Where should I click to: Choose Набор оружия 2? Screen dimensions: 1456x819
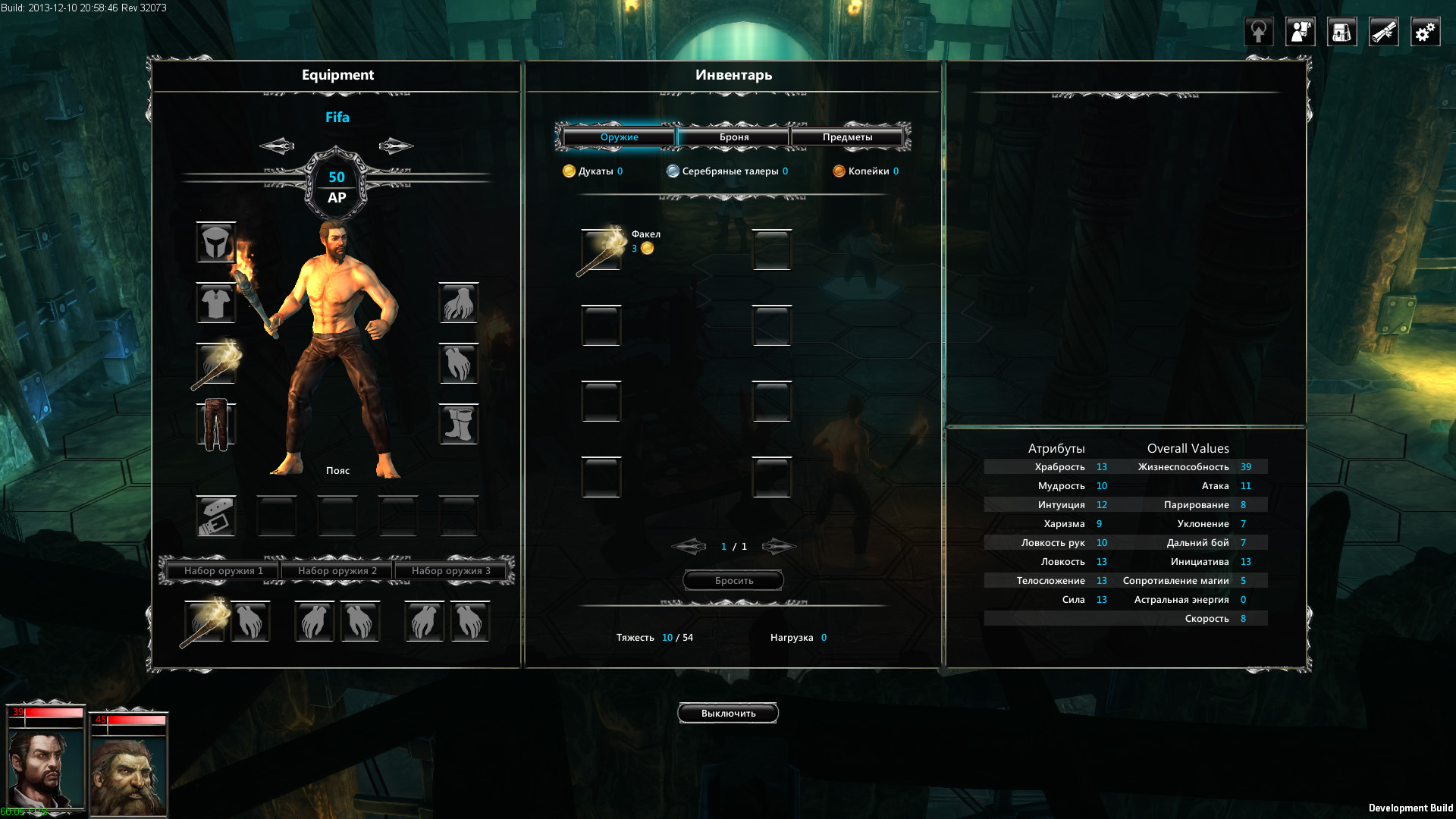337,571
